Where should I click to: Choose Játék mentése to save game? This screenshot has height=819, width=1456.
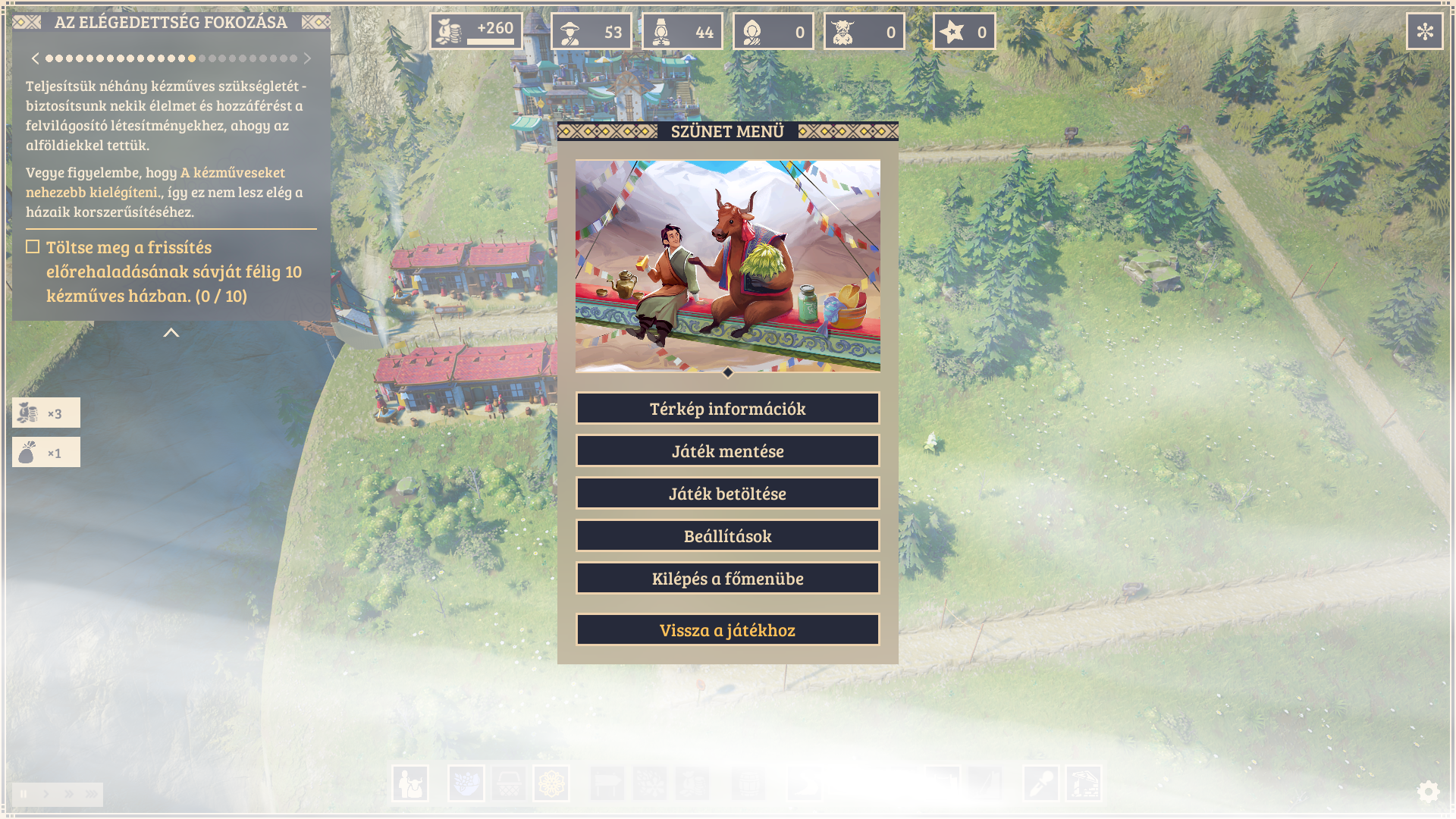(727, 451)
